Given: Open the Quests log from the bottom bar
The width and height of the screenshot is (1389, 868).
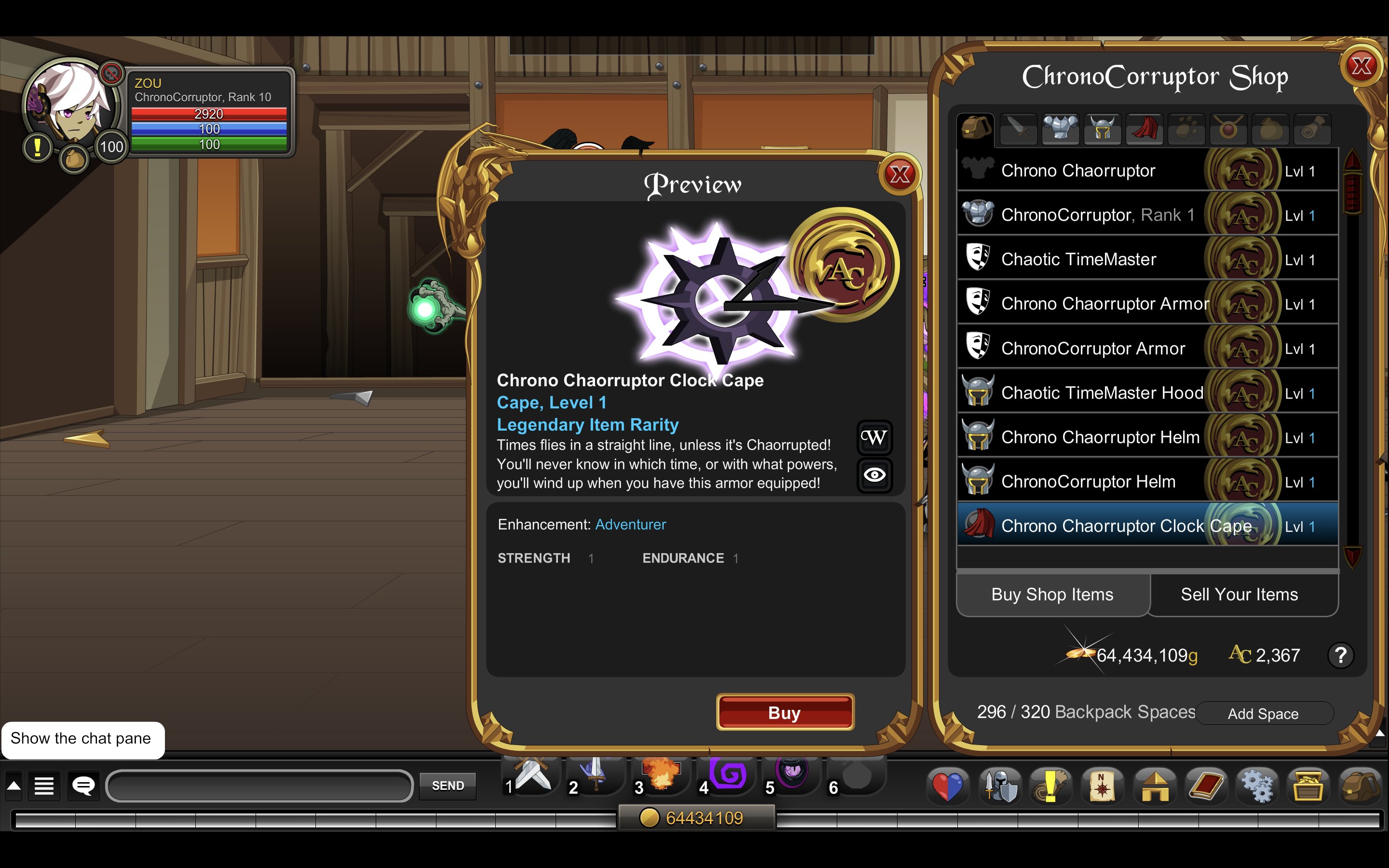Looking at the screenshot, I should click(1051, 786).
